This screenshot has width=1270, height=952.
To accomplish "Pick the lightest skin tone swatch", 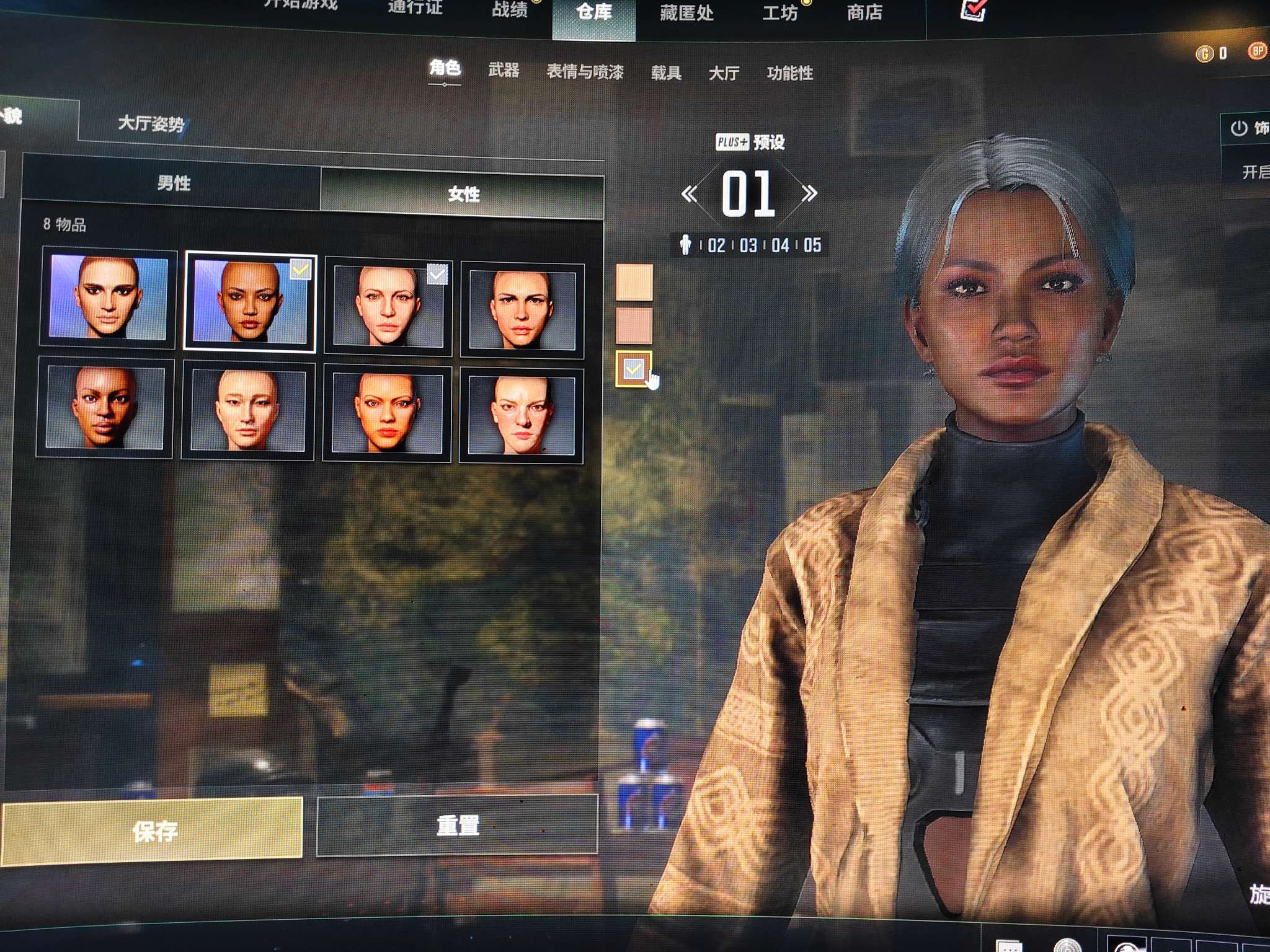I will click(x=634, y=282).
